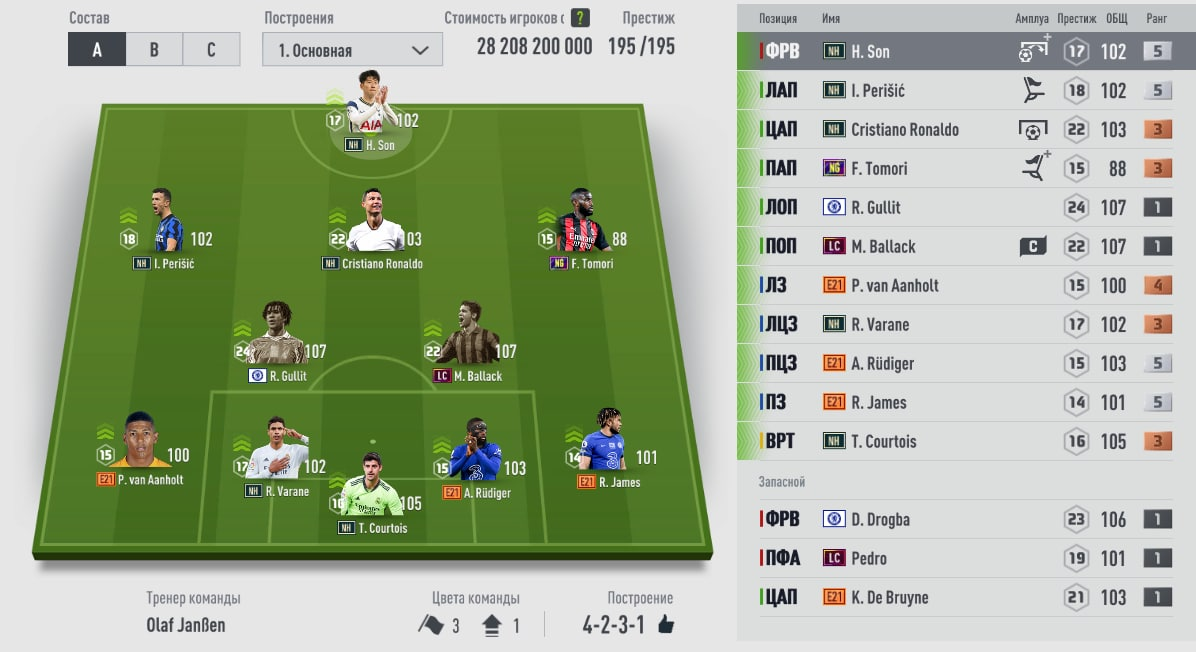1196x652 pixels.
Task: Switch to squad tab A
Action: click(97, 50)
